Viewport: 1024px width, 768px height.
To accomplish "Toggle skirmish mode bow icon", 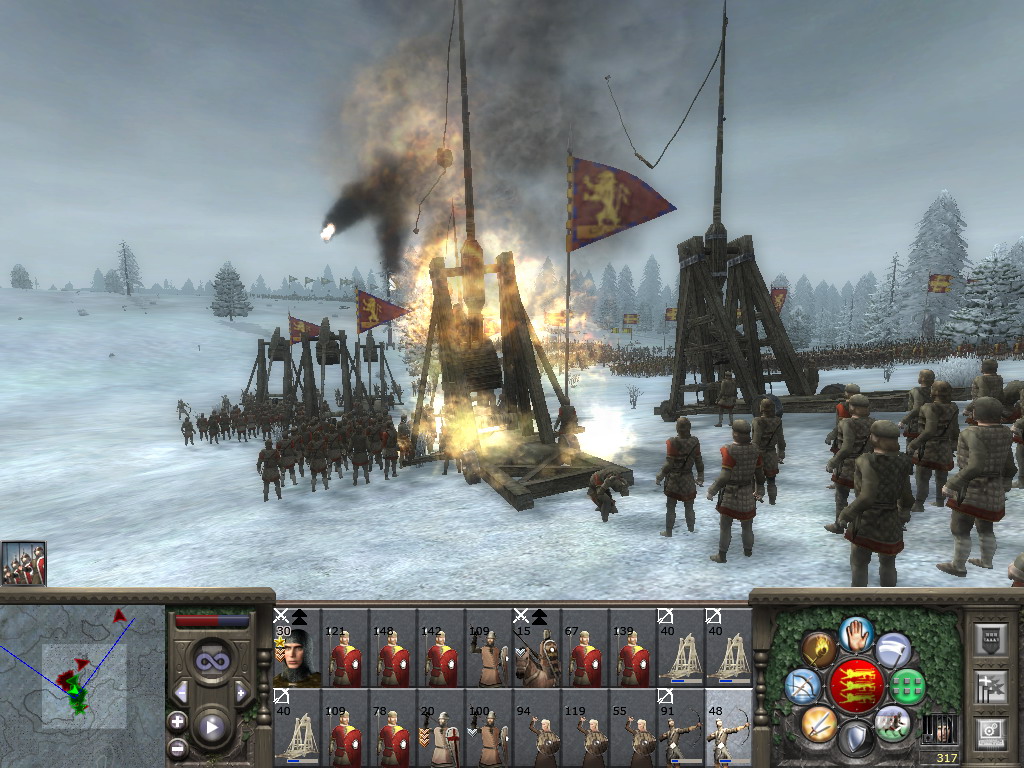I will pos(803,686).
